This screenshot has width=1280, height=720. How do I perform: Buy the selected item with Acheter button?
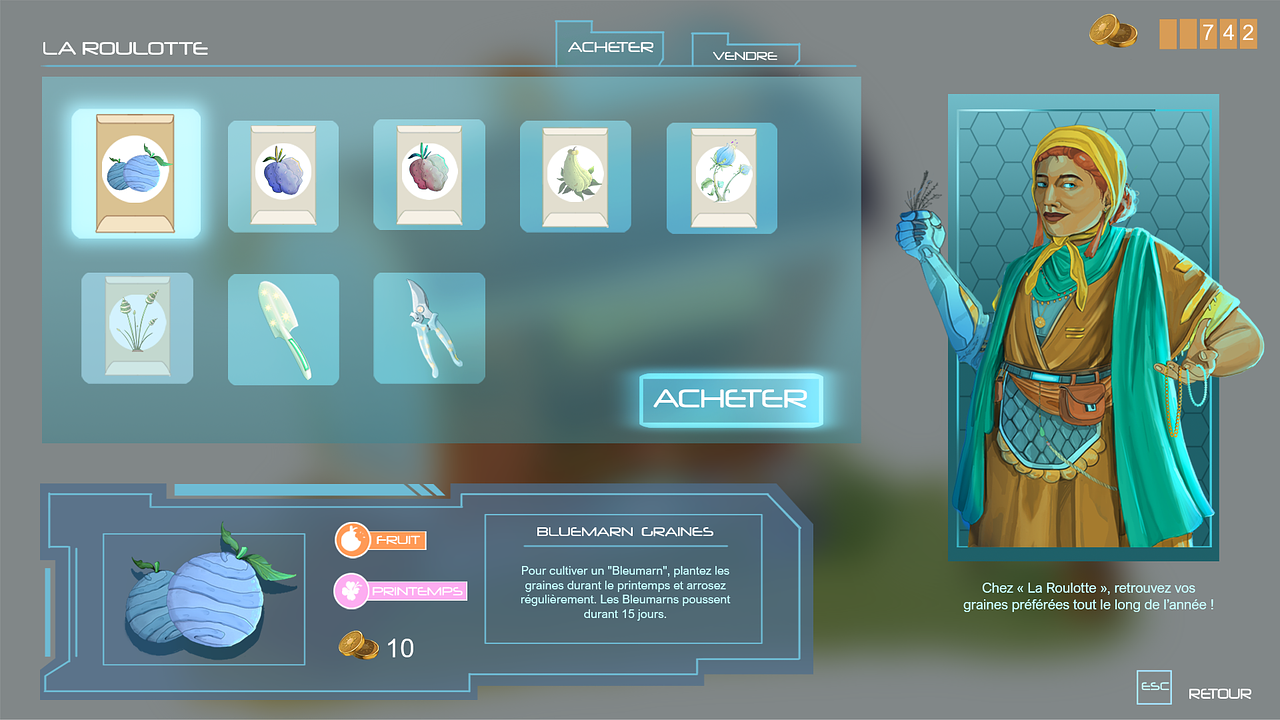pyautogui.click(x=731, y=399)
